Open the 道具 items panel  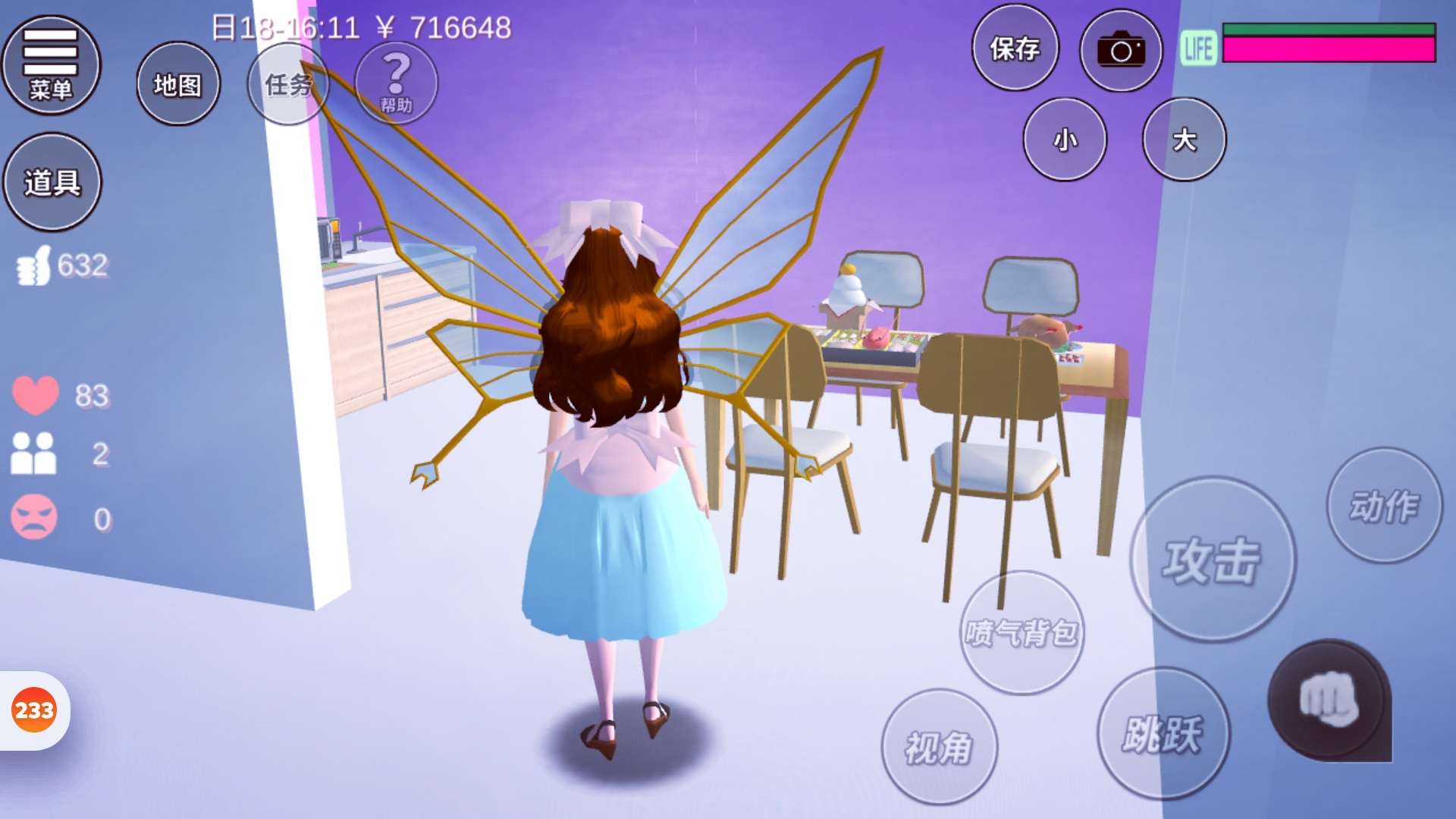coord(52,182)
